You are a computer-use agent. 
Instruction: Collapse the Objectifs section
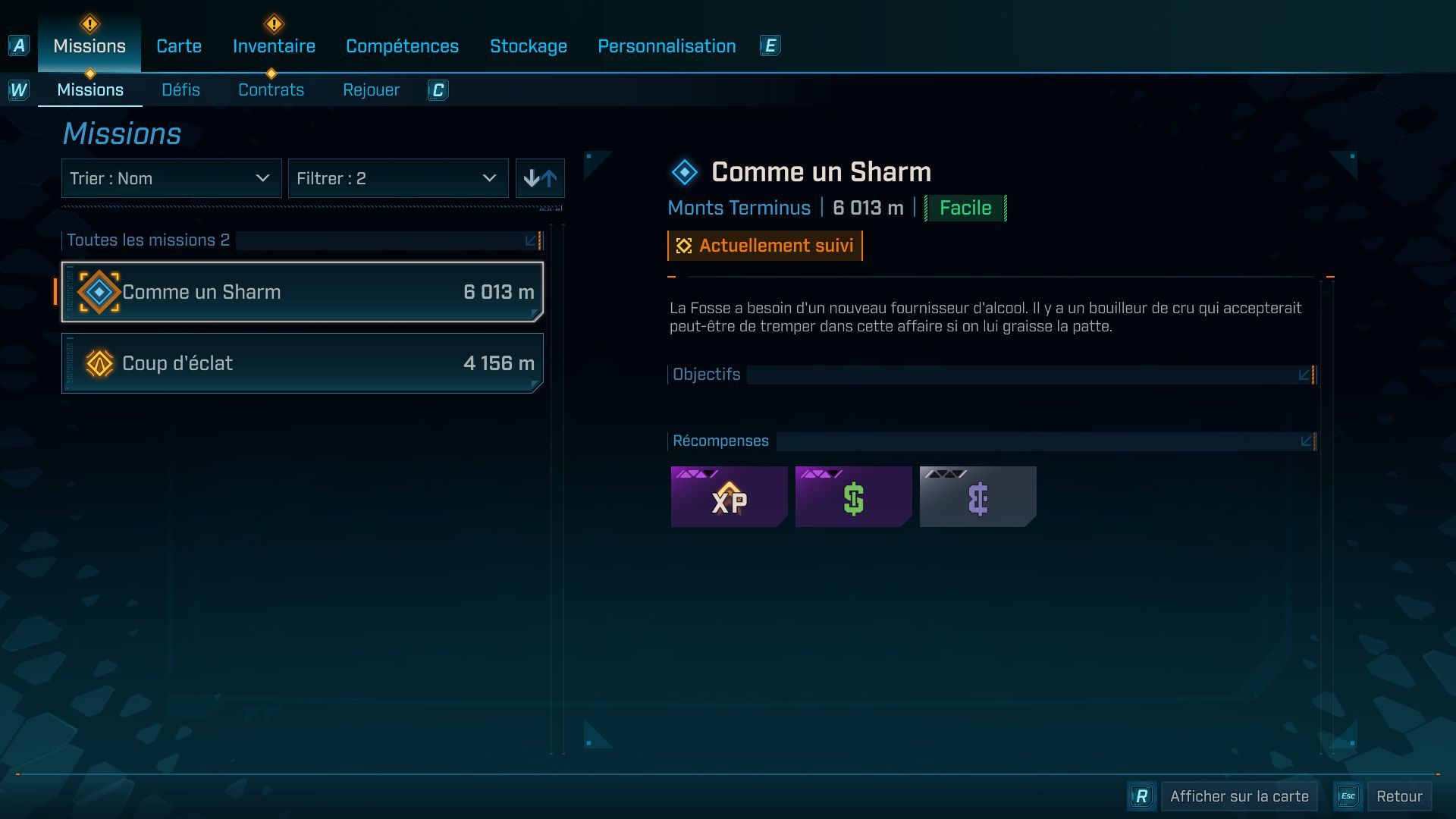coord(1306,374)
